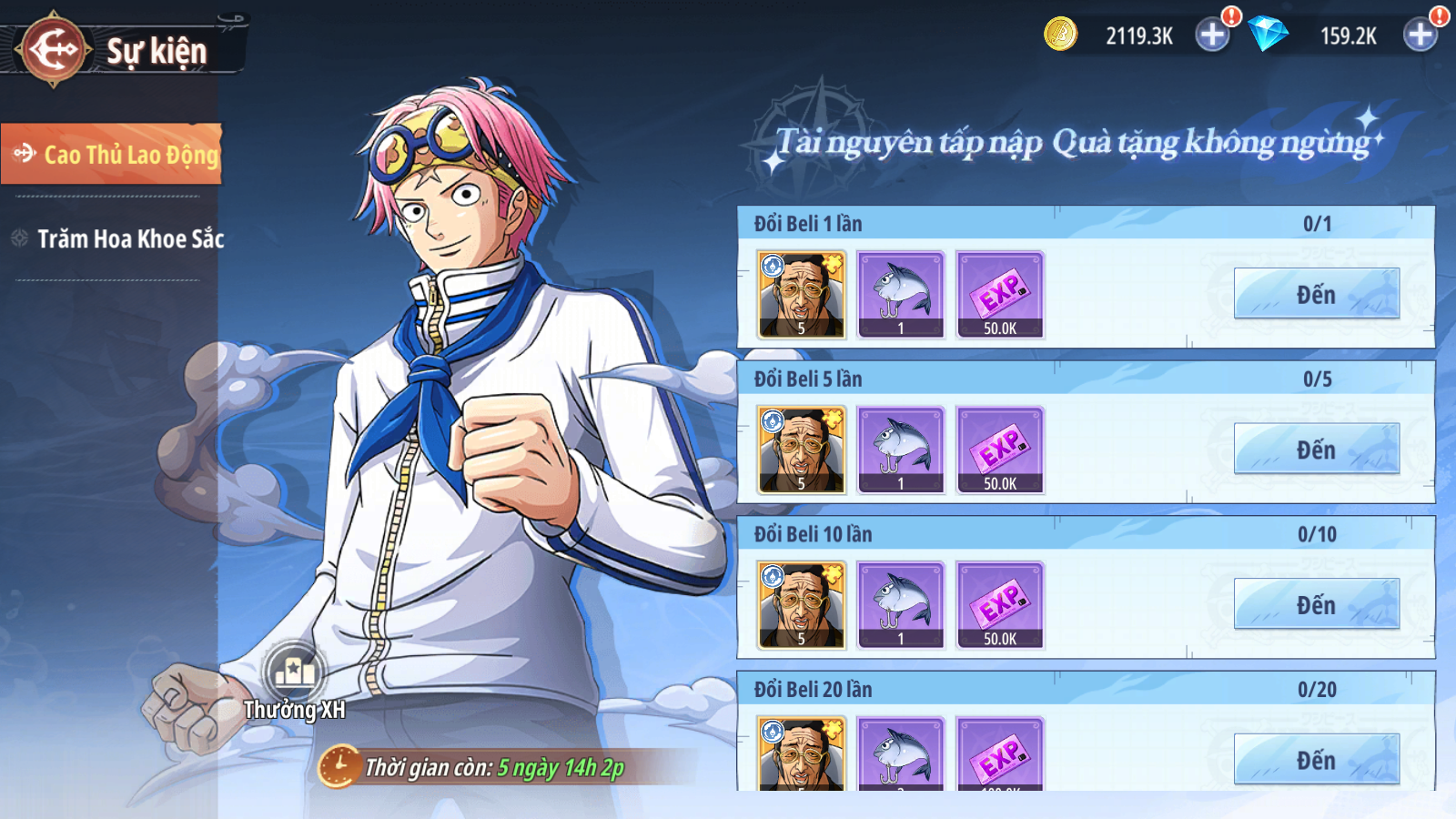
Task: Inspect EXP ticket in Đổi Beli 1 lần
Action: (x=1000, y=295)
